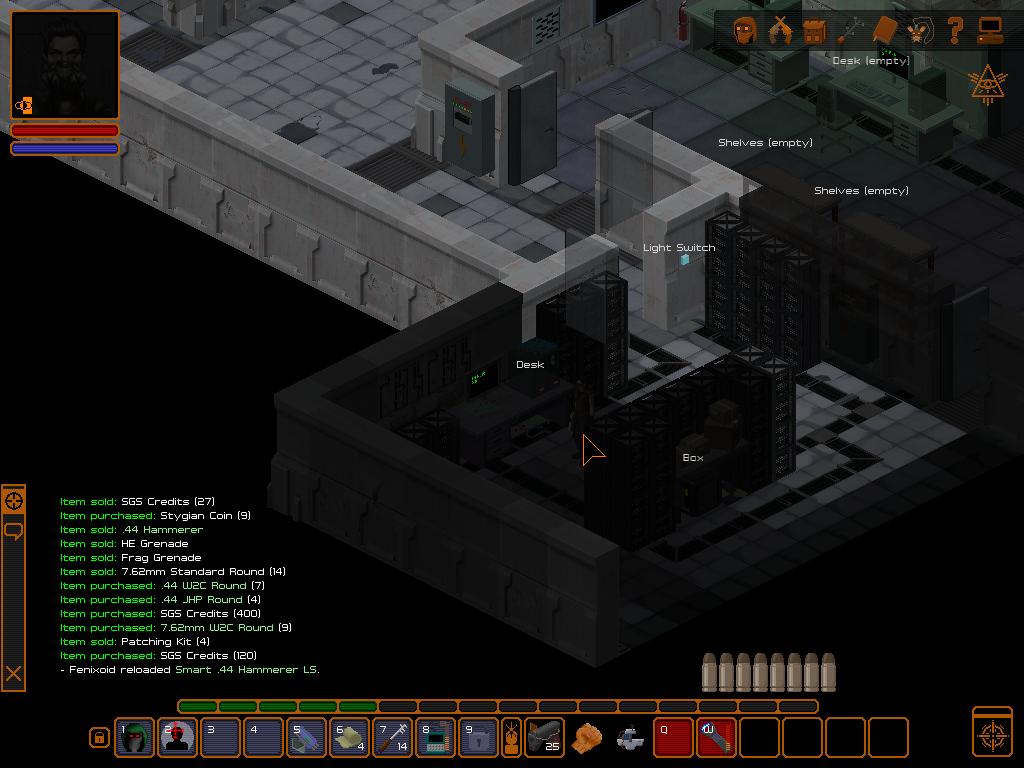Select the pistol weapon slot showing 25

point(544,738)
